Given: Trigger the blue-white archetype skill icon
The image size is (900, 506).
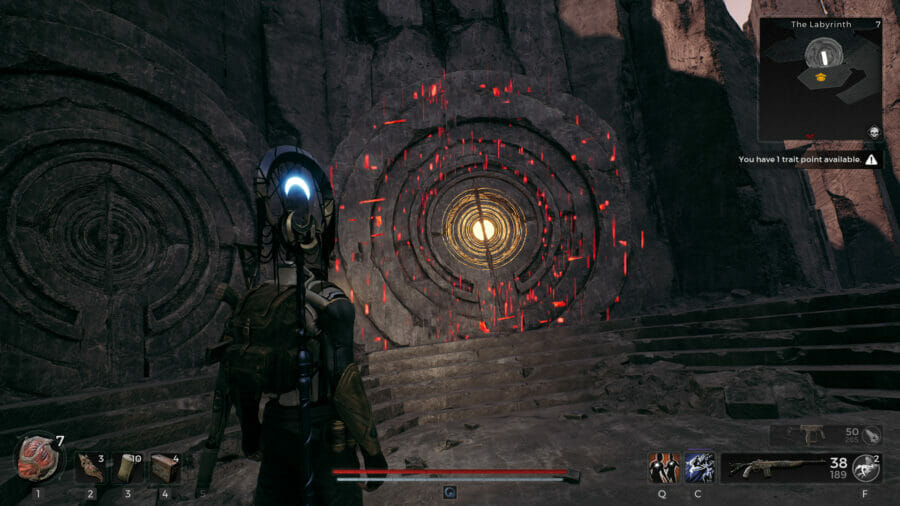Looking at the screenshot, I should click(x=699, y=467).
